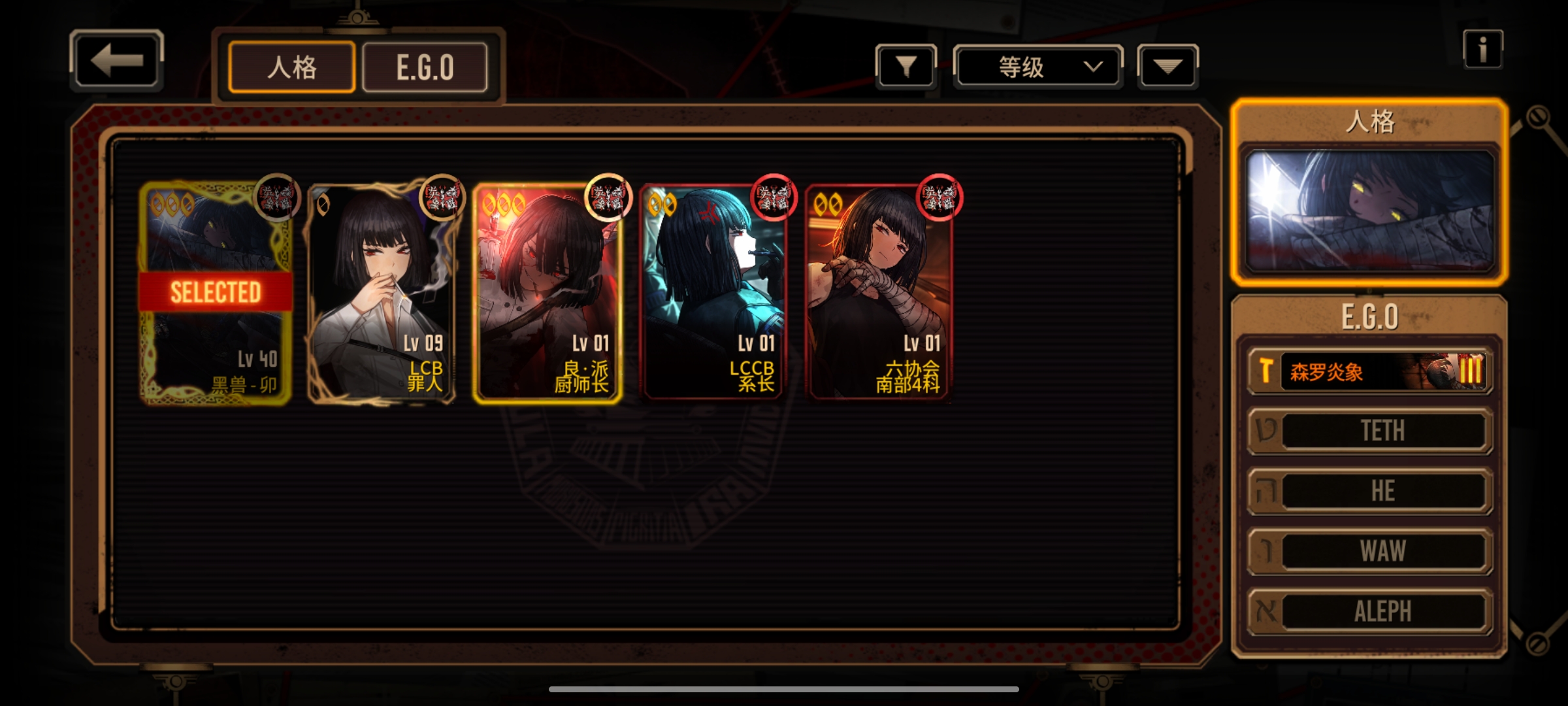Open the ALEPH E.G.O slot
The height and width of the screenshot is (706, 1568).
(1369, 611)
